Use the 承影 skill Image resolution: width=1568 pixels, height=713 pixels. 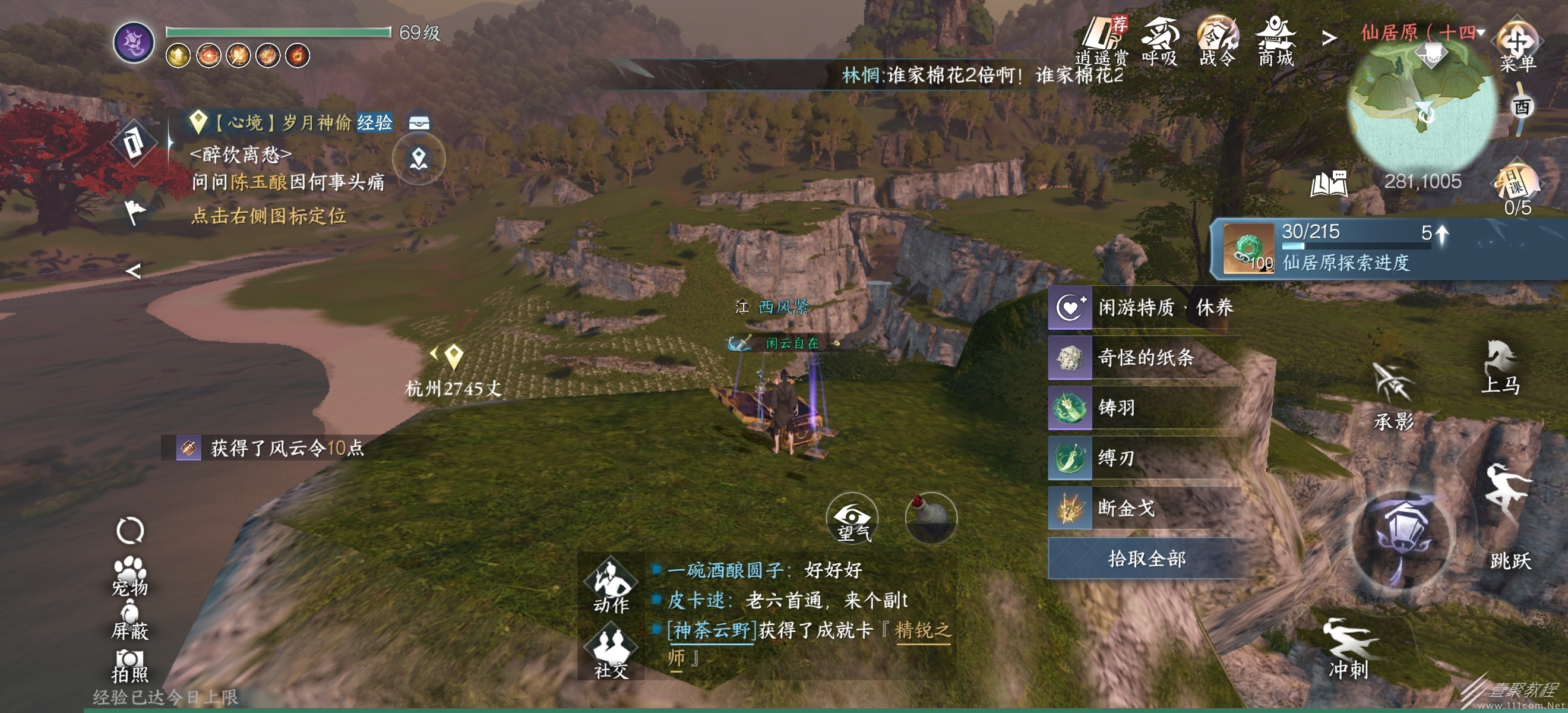pos(1393,396)
